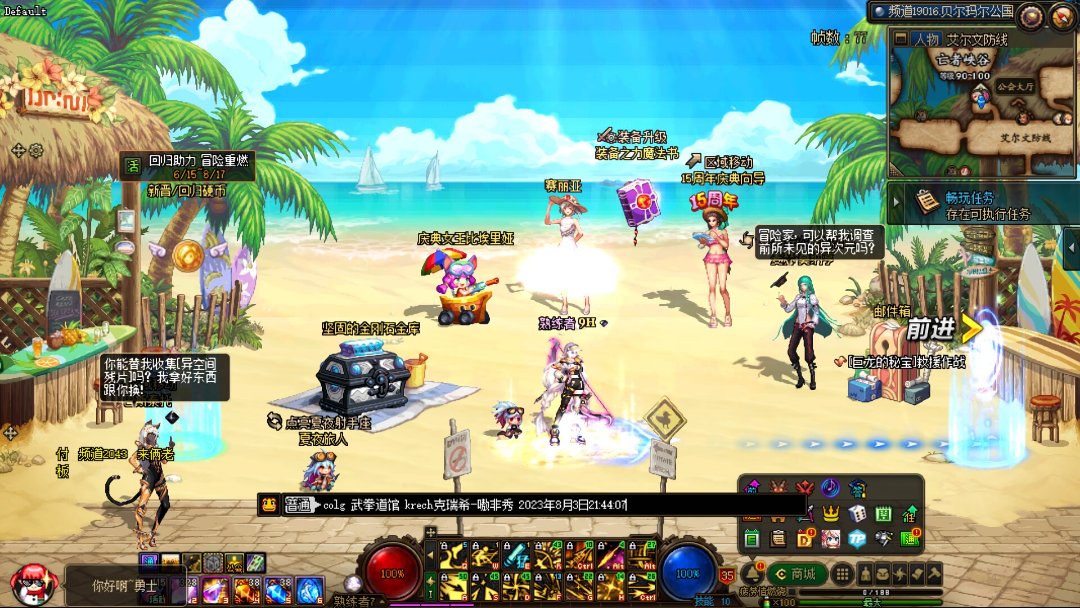Click the 普通 chat channel button

coord(299,505)
